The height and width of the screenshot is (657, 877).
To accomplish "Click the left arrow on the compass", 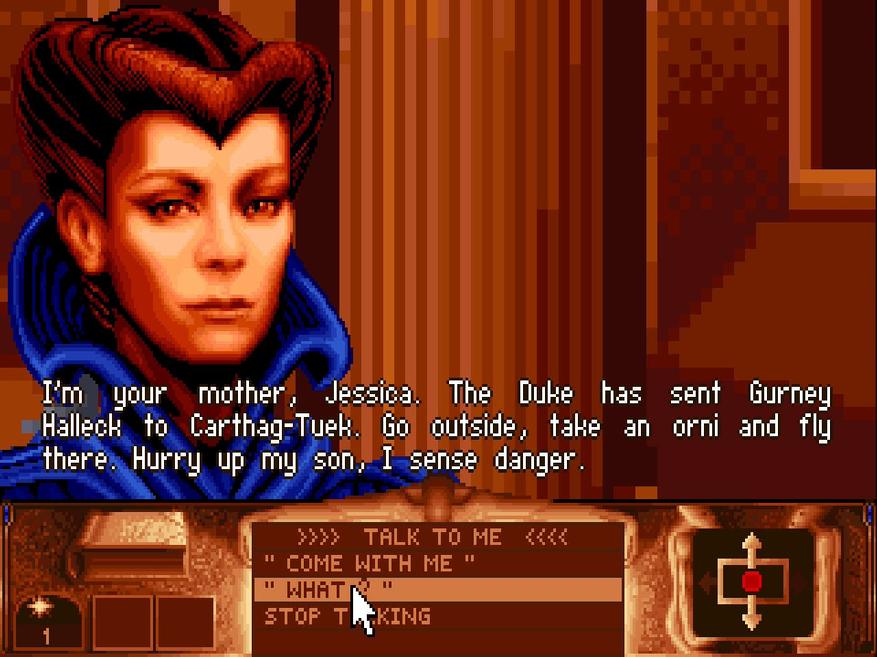I will 705,581.
